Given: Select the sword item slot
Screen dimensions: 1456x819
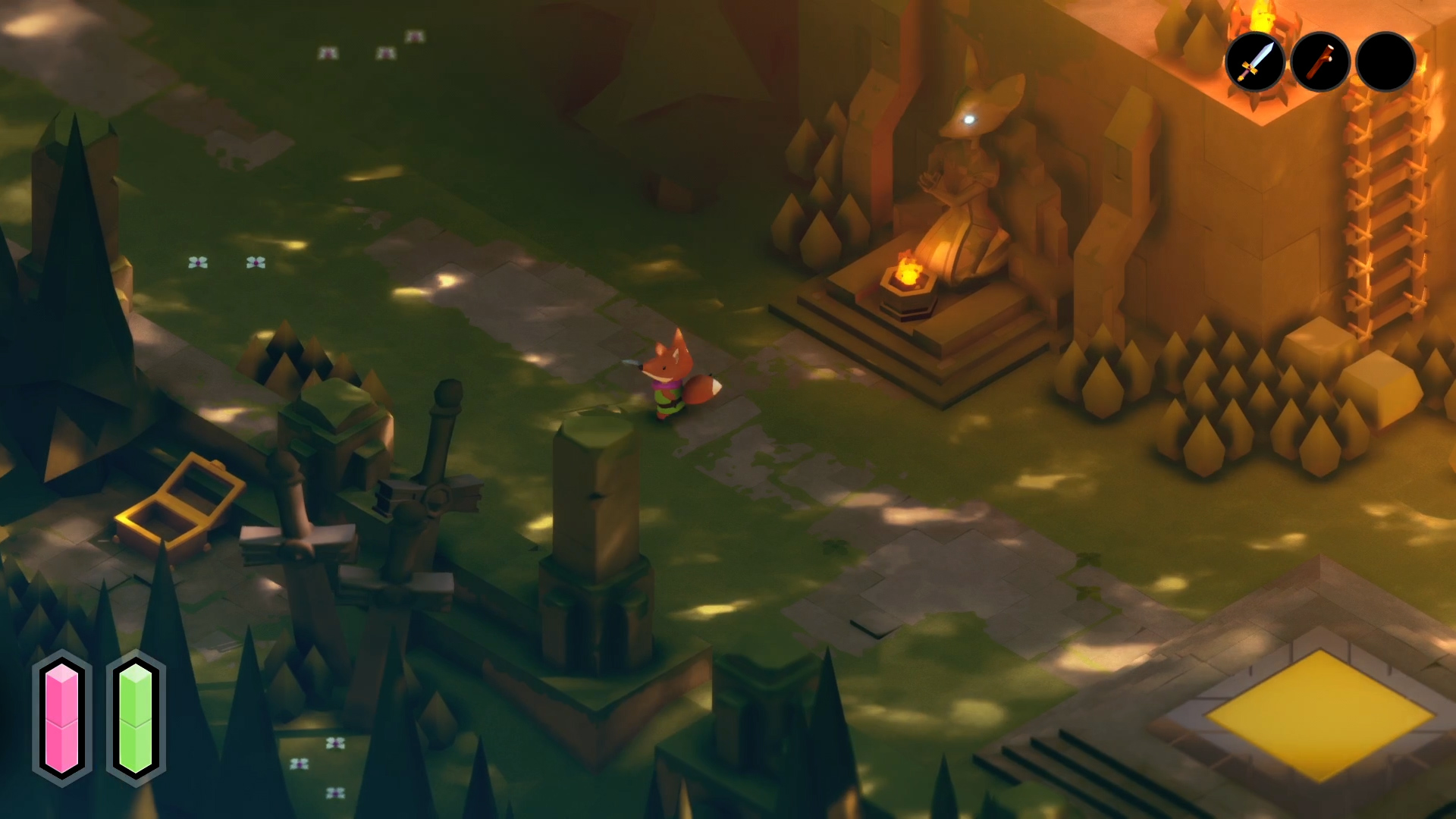Looking at the screenshot, I should 1255,62.
